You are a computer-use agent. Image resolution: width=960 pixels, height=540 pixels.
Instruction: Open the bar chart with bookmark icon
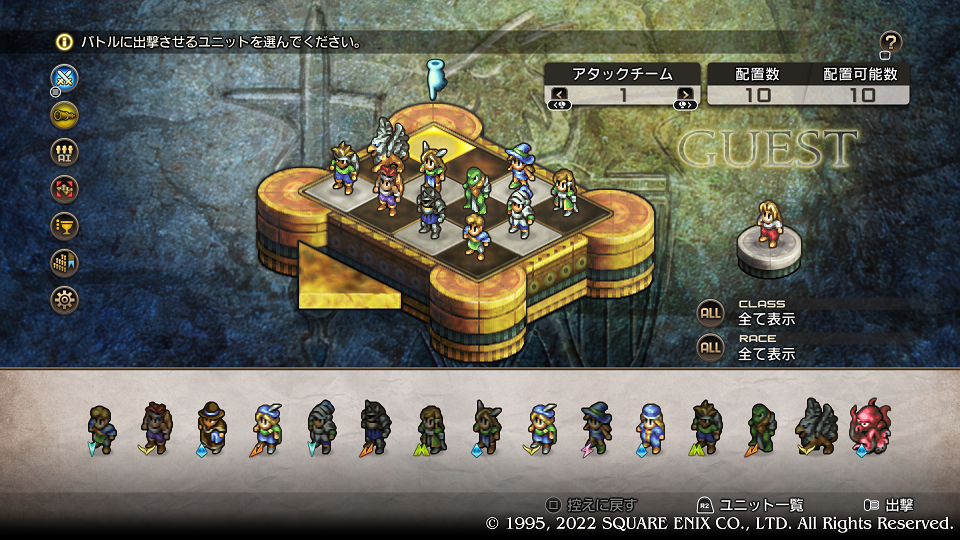tap(64, 262)
